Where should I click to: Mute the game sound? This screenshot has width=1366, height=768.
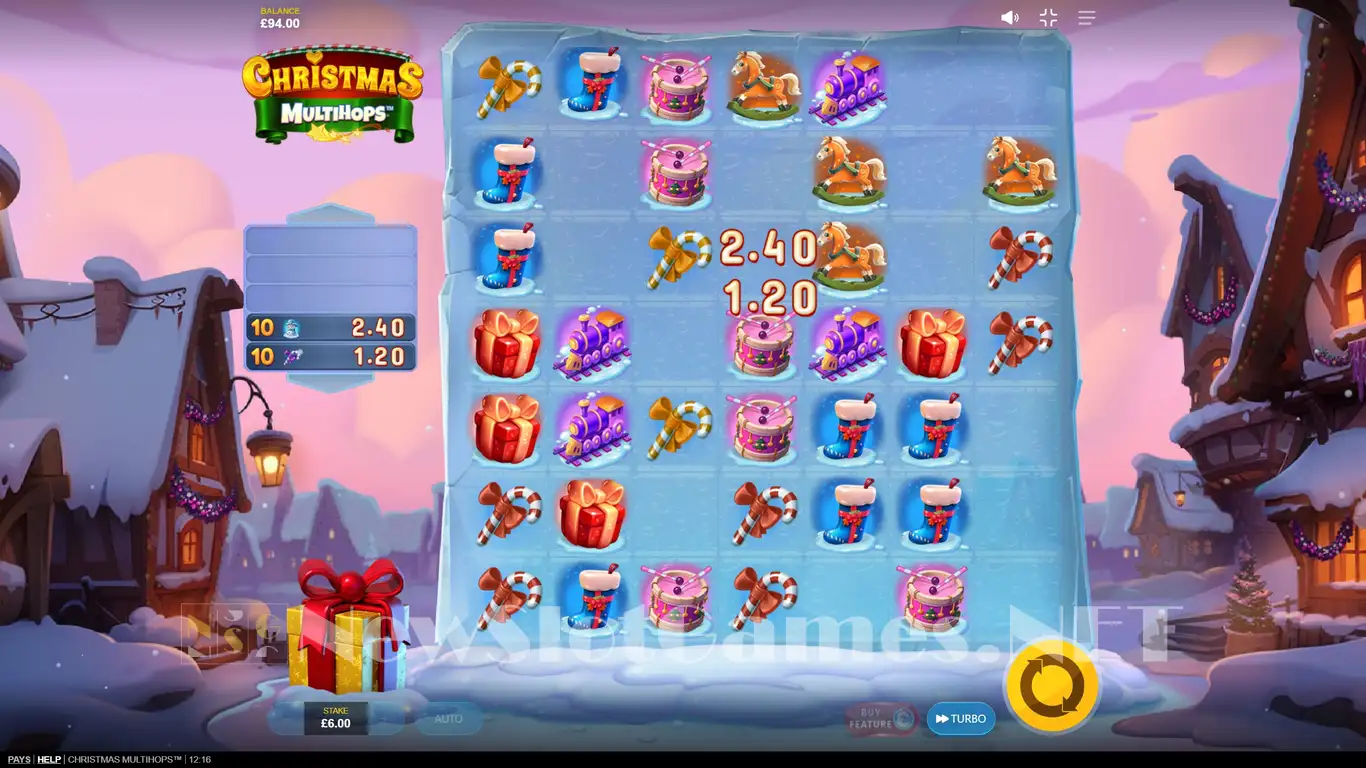(x=1010, y=18)
